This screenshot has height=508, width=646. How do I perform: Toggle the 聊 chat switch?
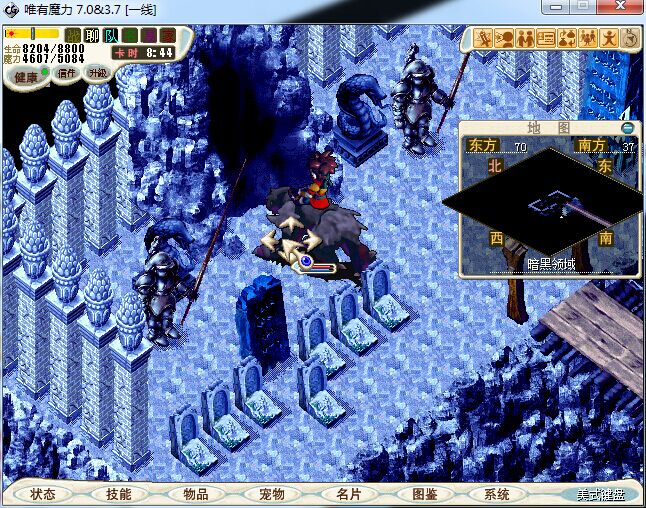(93, 36)
